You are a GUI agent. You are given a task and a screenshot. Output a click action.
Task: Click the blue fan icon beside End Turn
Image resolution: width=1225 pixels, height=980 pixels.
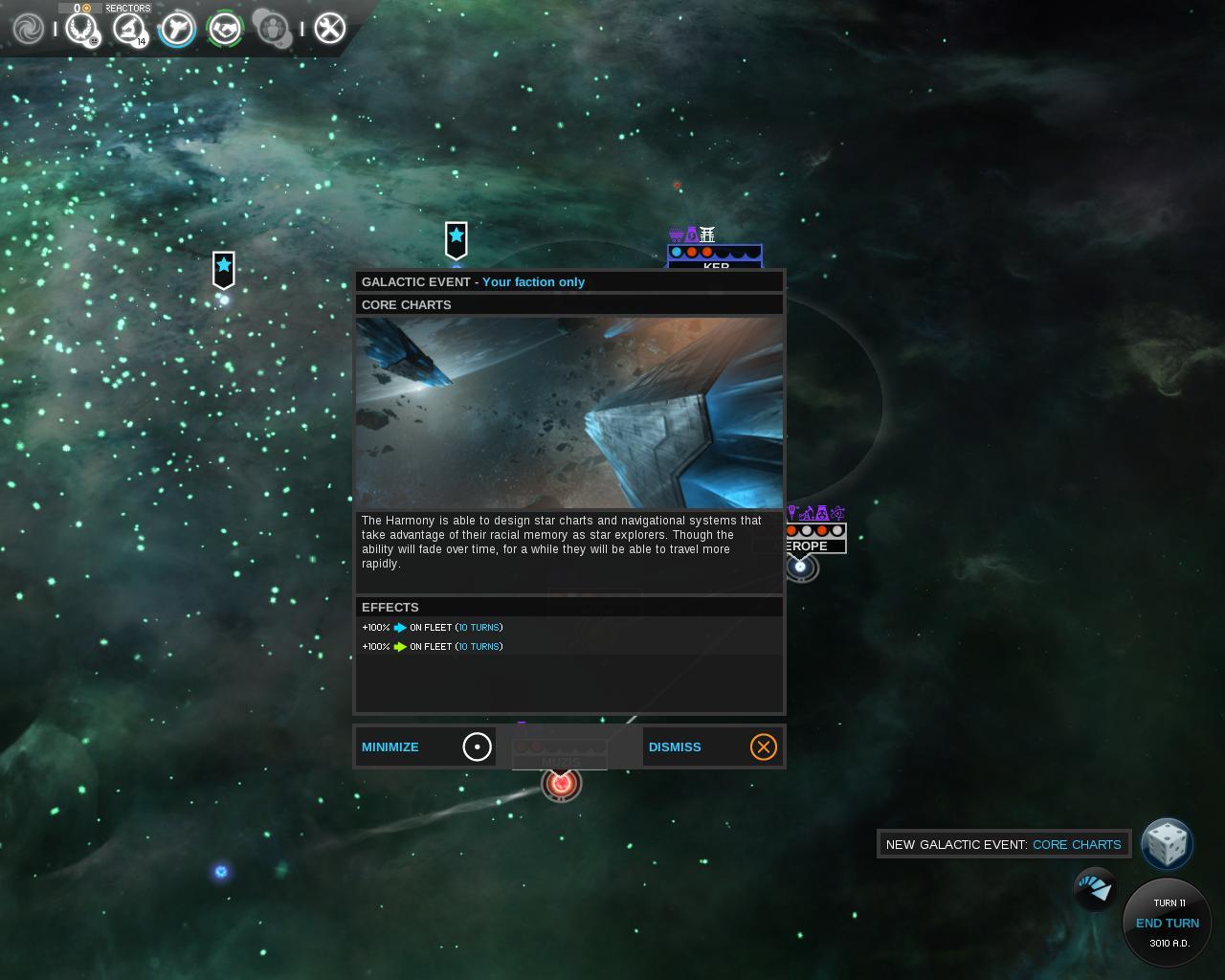(1095, 889)
